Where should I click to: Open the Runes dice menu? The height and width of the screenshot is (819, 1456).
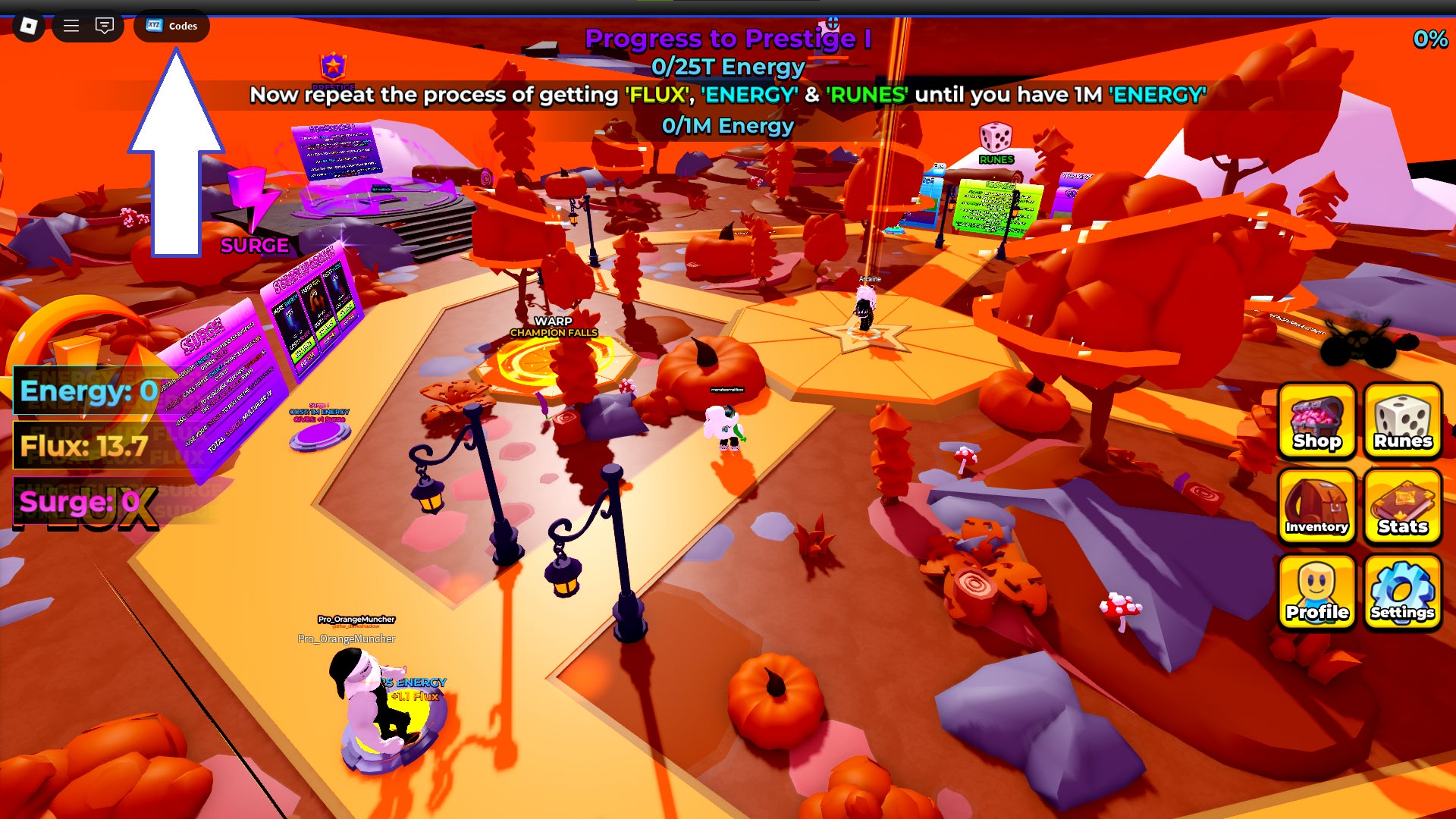pyautogui.click(x=1402, y=421)
